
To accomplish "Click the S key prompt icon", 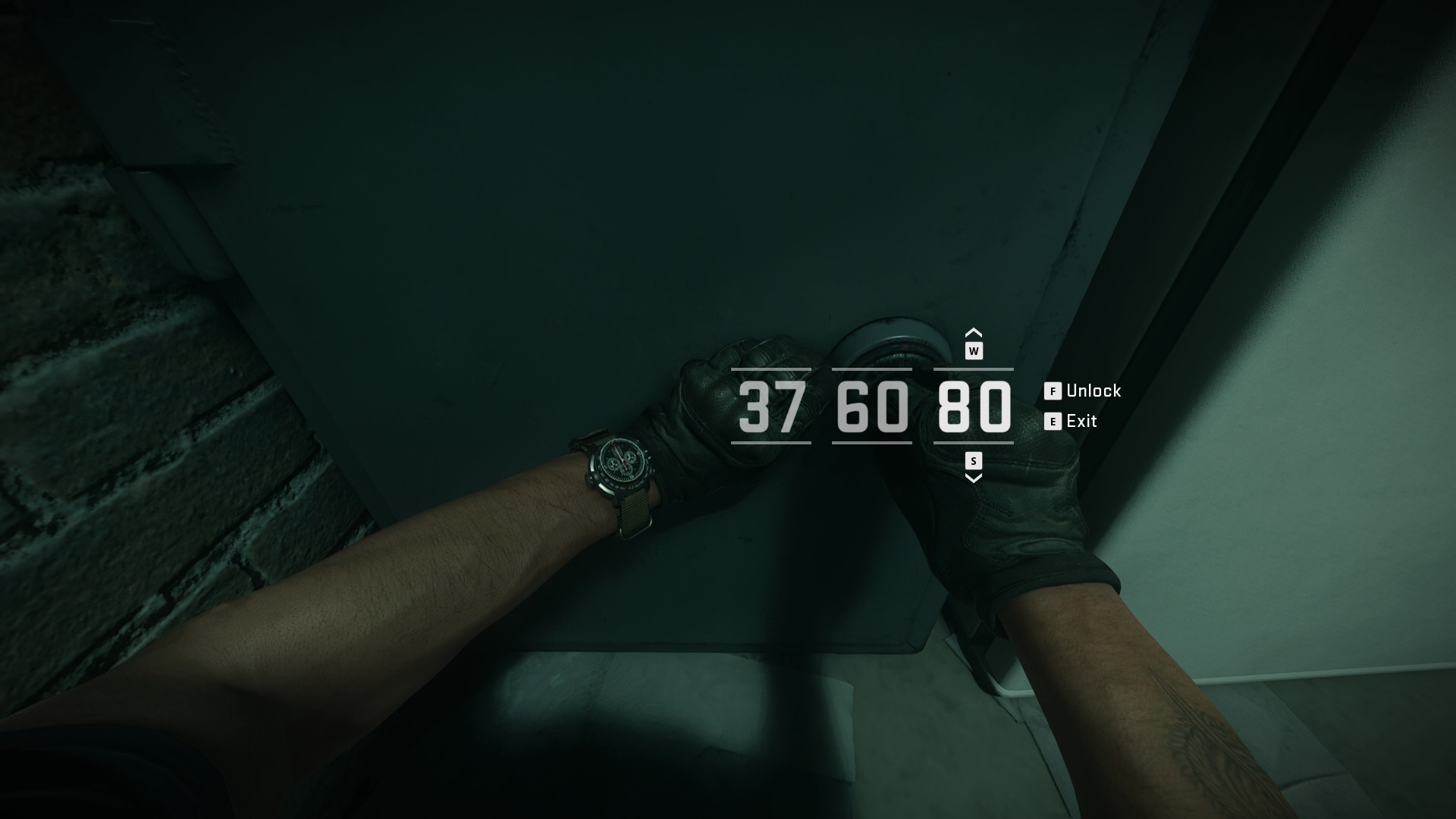I will pos(974,459).
